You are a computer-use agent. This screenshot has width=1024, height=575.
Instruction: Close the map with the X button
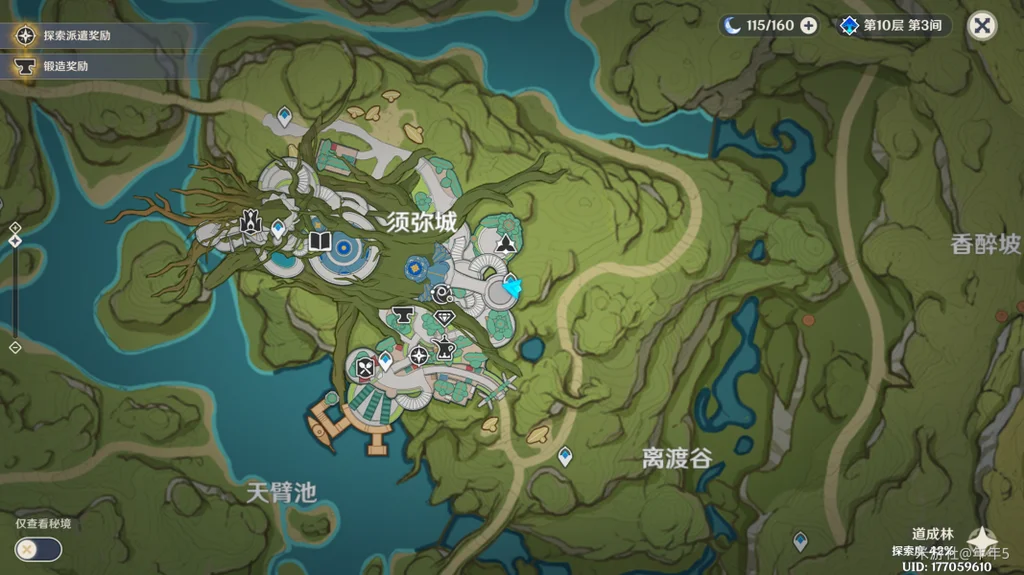[x=983, y=26]
